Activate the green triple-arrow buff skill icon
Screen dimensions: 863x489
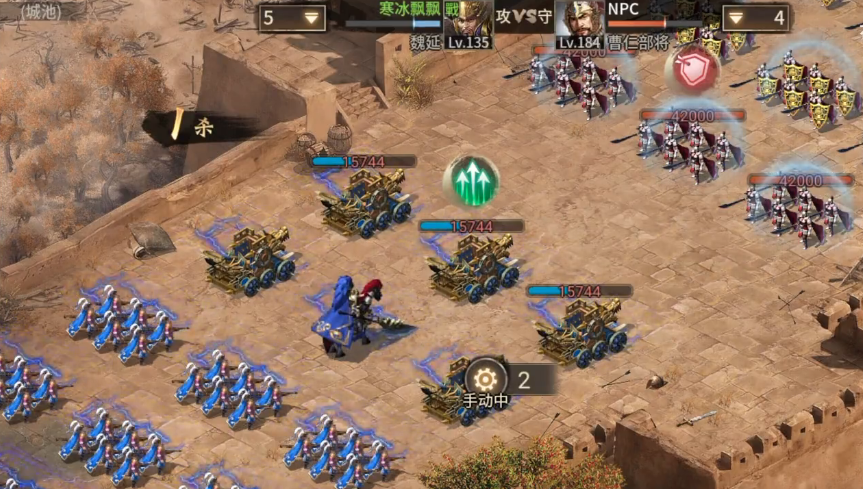click(471, 181)
